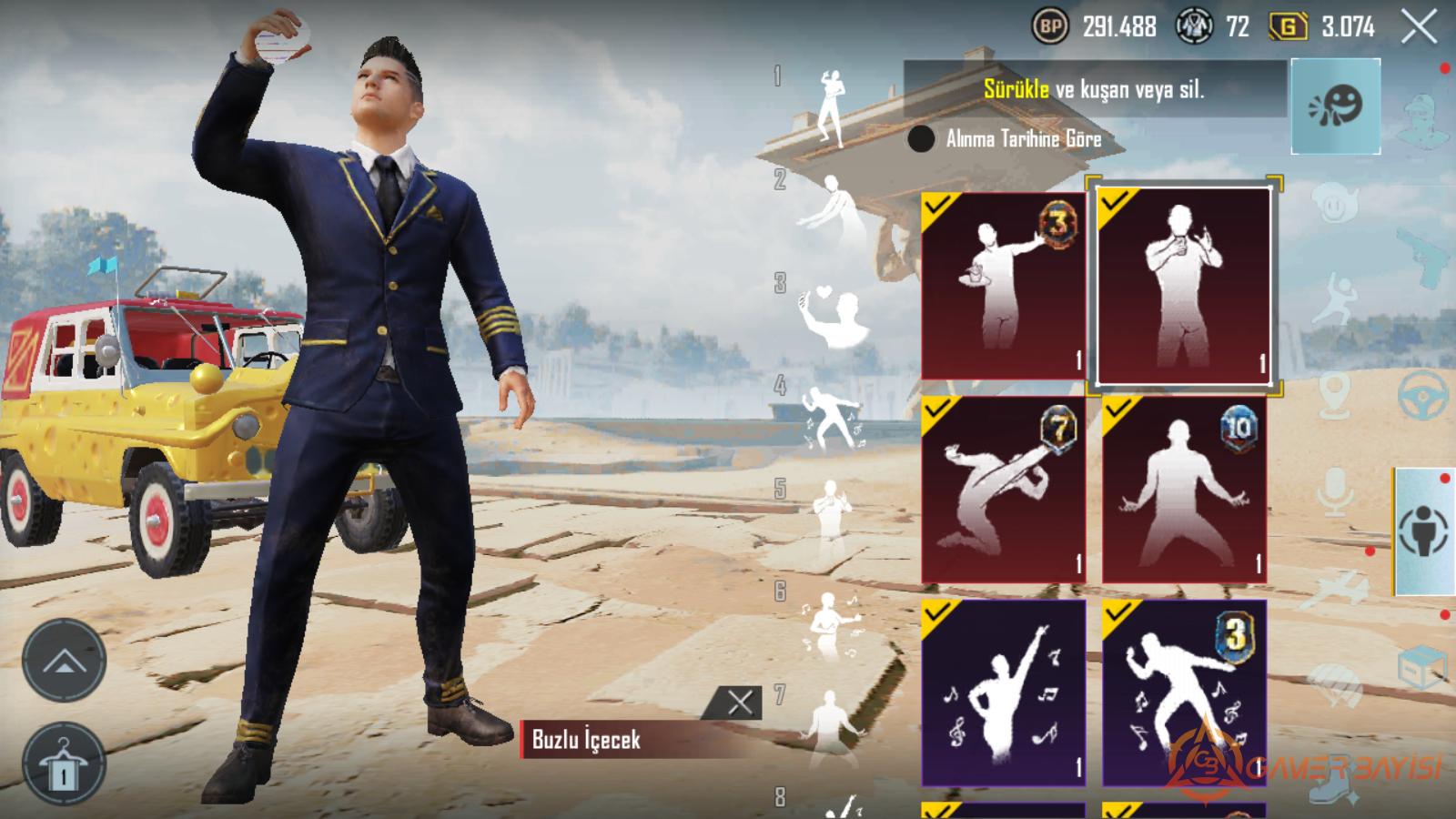Viewport: 1456px width, 819px height.
Task: Toggle the Alınma Tarihine Göre sort option
Action: [921, 139]
